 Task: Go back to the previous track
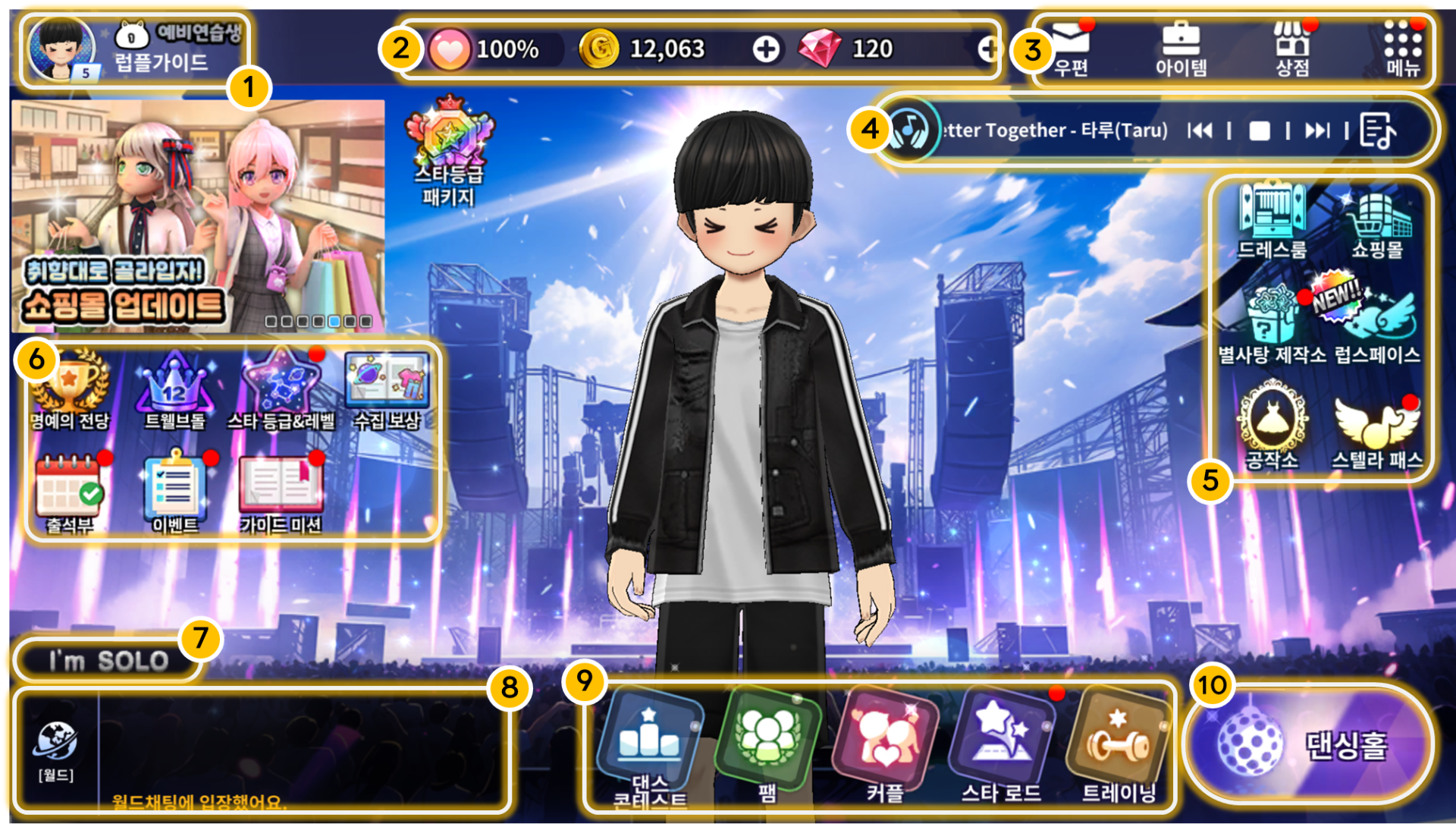point(1200,131)
